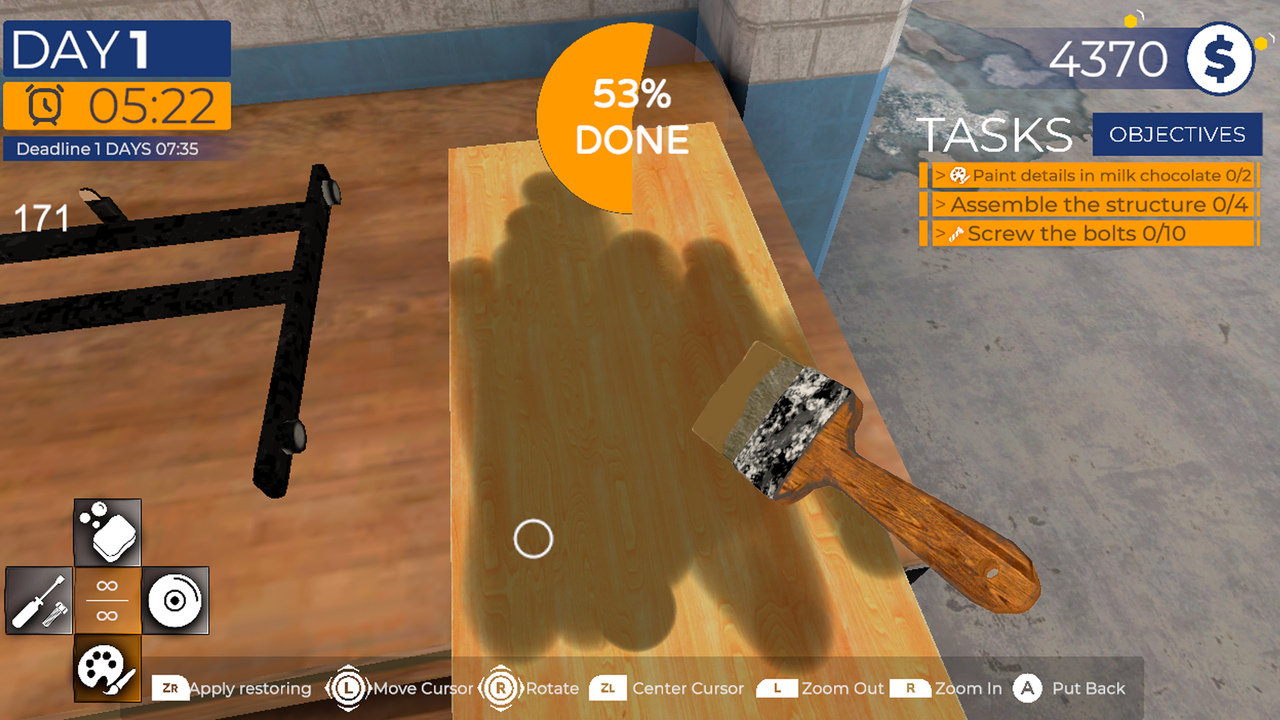1280x720 pixels.
Task: Switch to the OBJECTIVES tab
Action: pos(1178,134)
